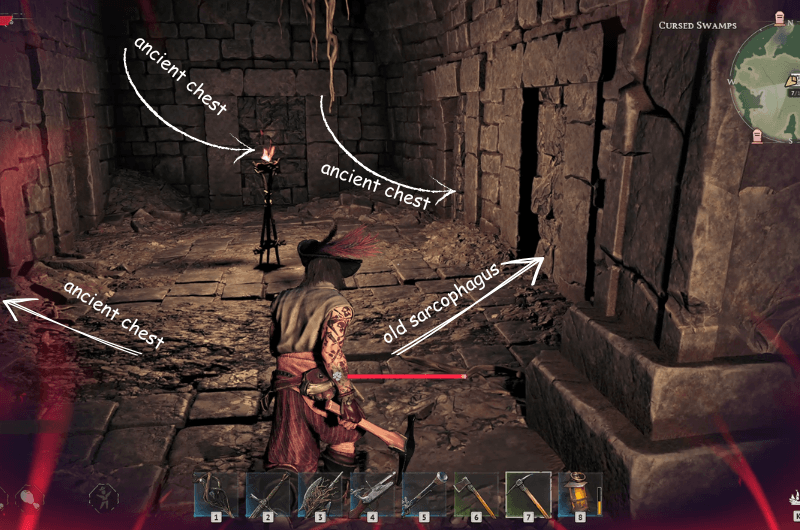800x530 pixels.
Task: Click the character stance octagon icon
Action: [102, 495]
